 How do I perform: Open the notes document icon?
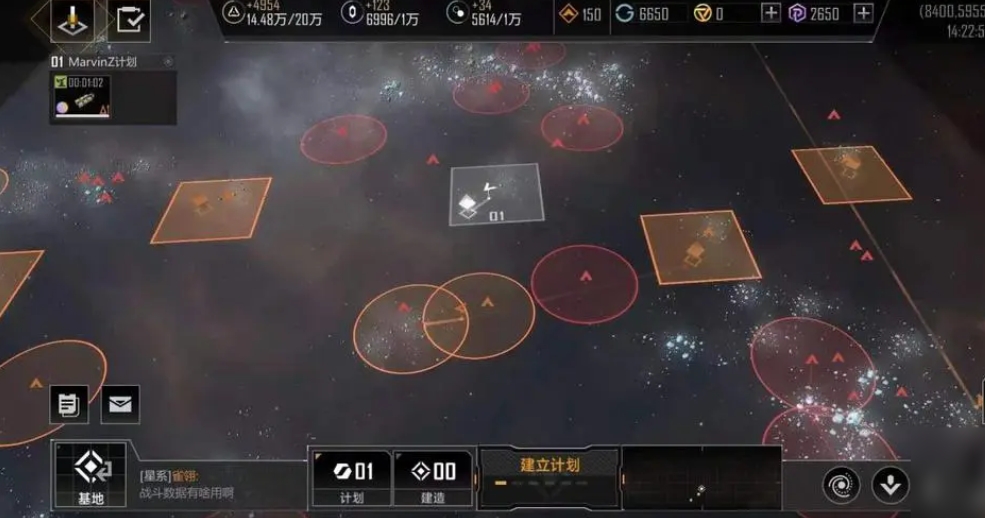[x=69, y=404]
